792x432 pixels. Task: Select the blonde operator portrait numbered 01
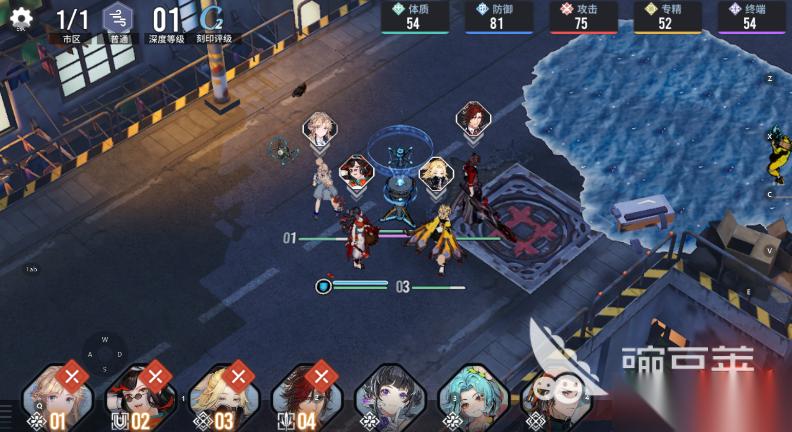57,396
